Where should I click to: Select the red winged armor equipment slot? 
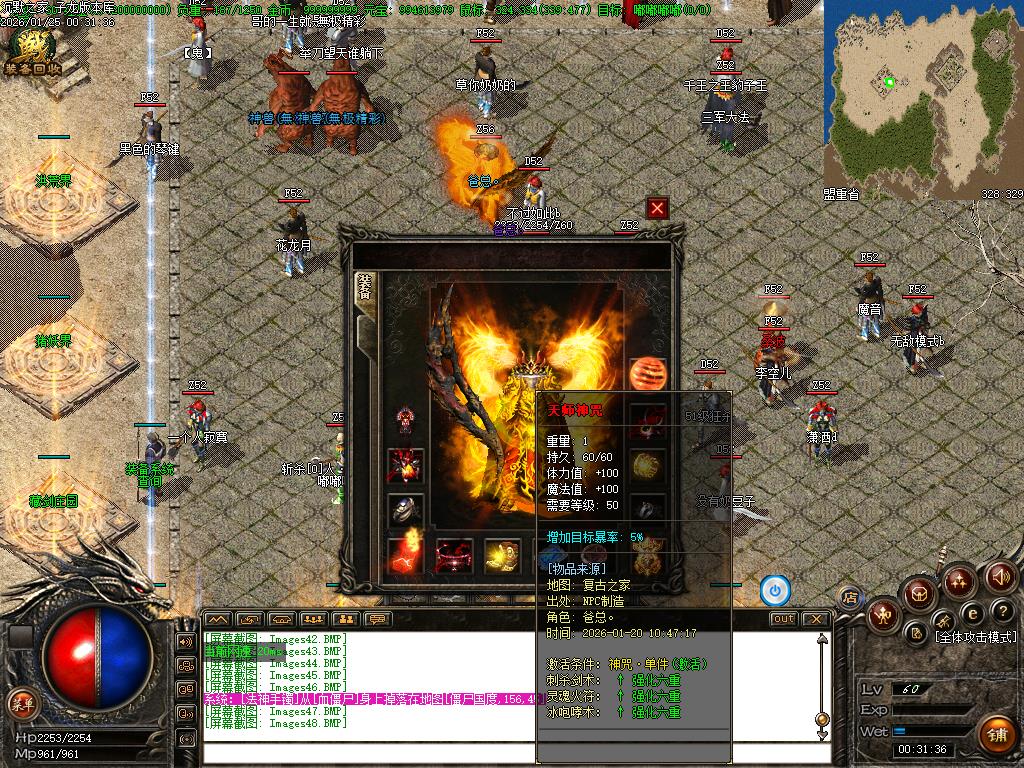pos(405,464)
